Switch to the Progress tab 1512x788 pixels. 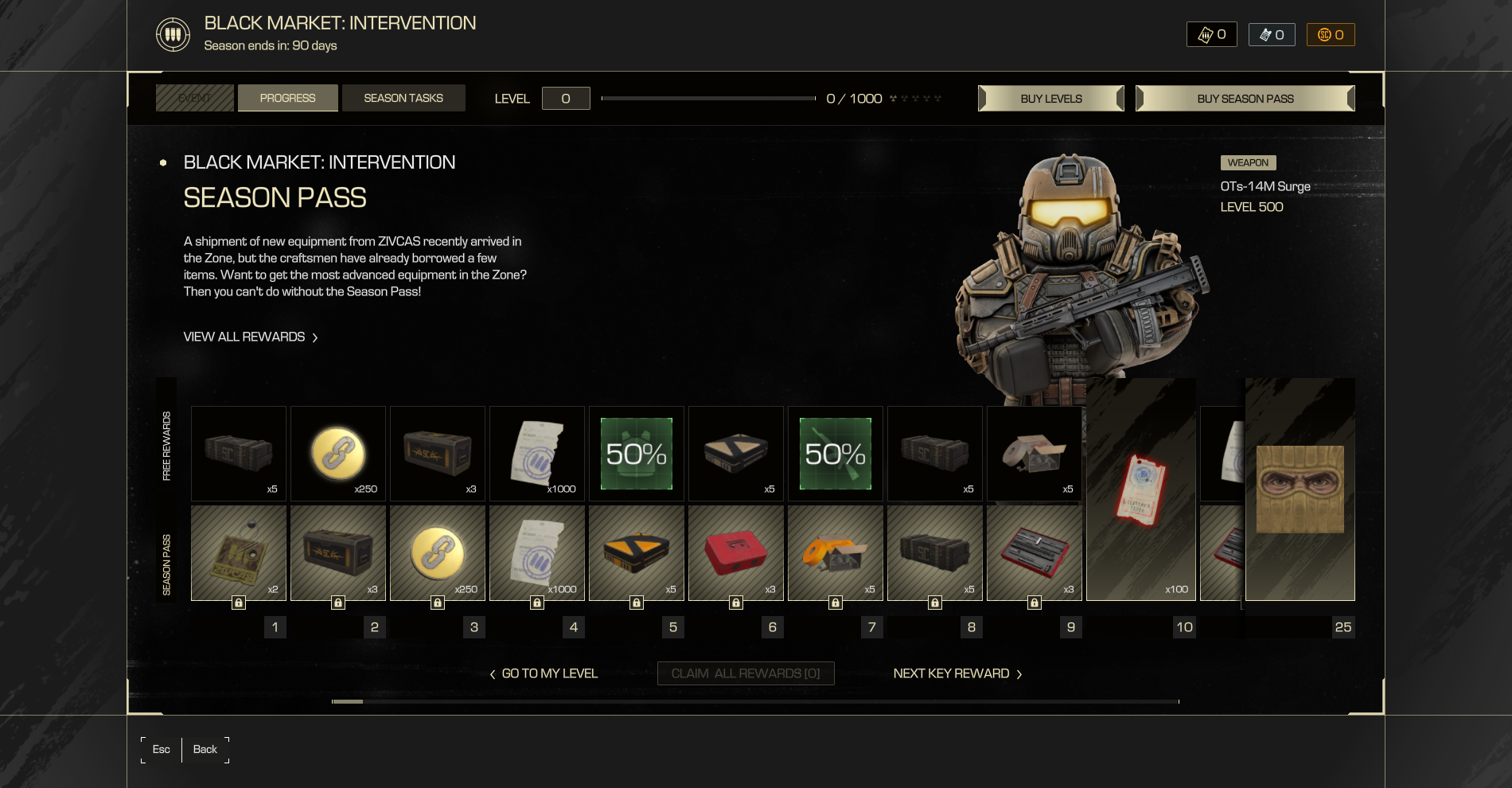click(x=287, y=98)
